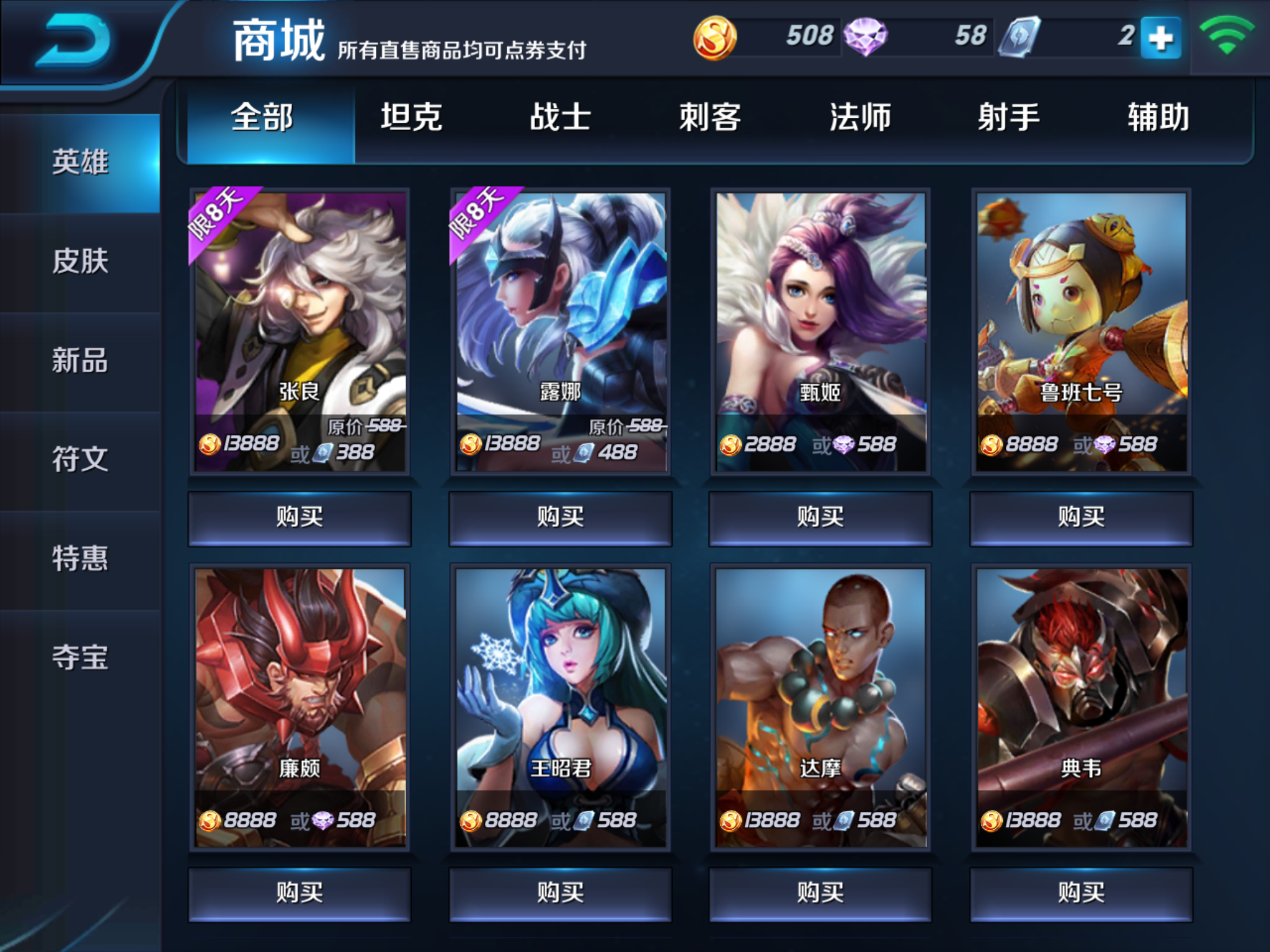The height and width of the screenshot is (952, 1270).
Task: Buy 典韦 using the 购买 button
Action: [1081, 893]
